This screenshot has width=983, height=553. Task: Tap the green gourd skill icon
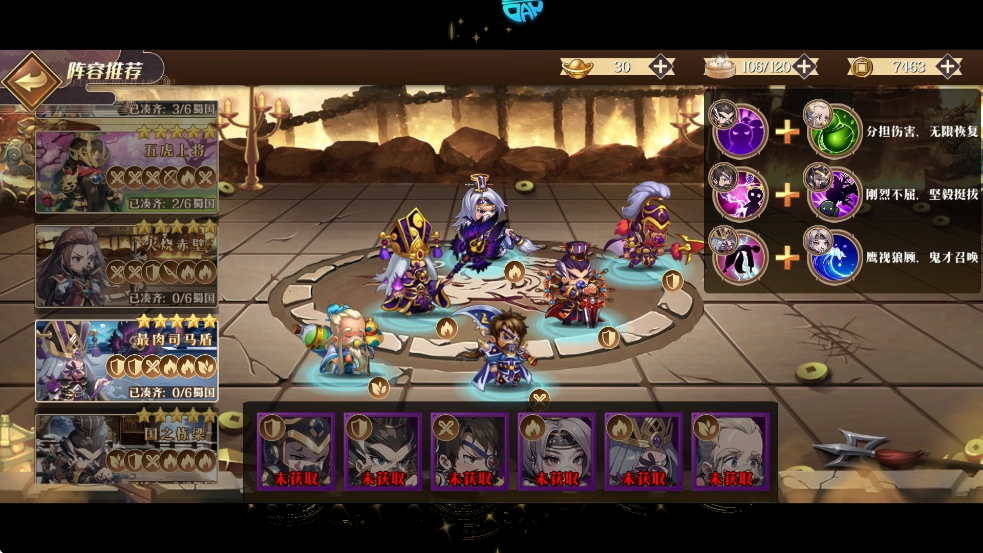coord(834,133)
